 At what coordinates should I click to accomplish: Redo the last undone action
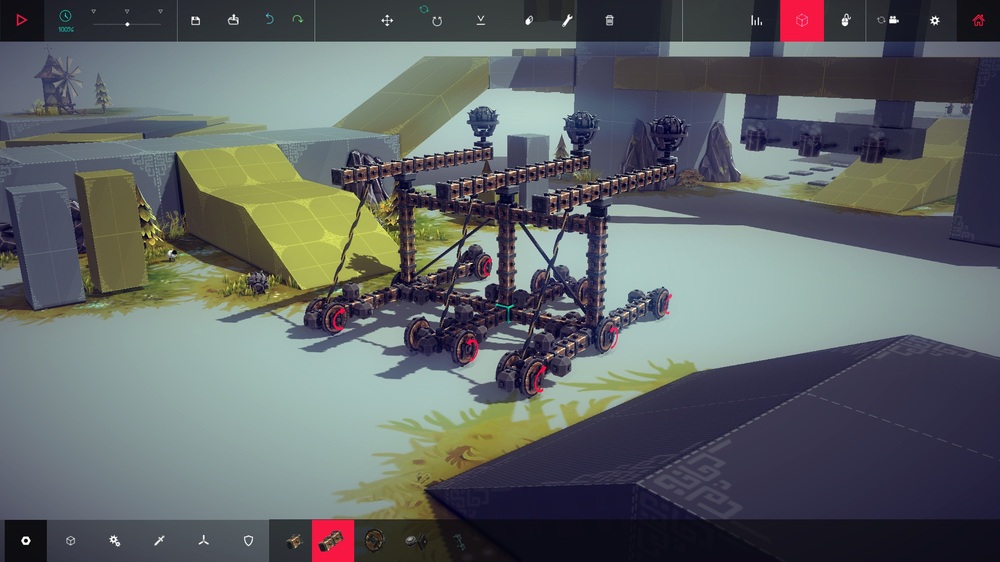[x=297, y=20]
